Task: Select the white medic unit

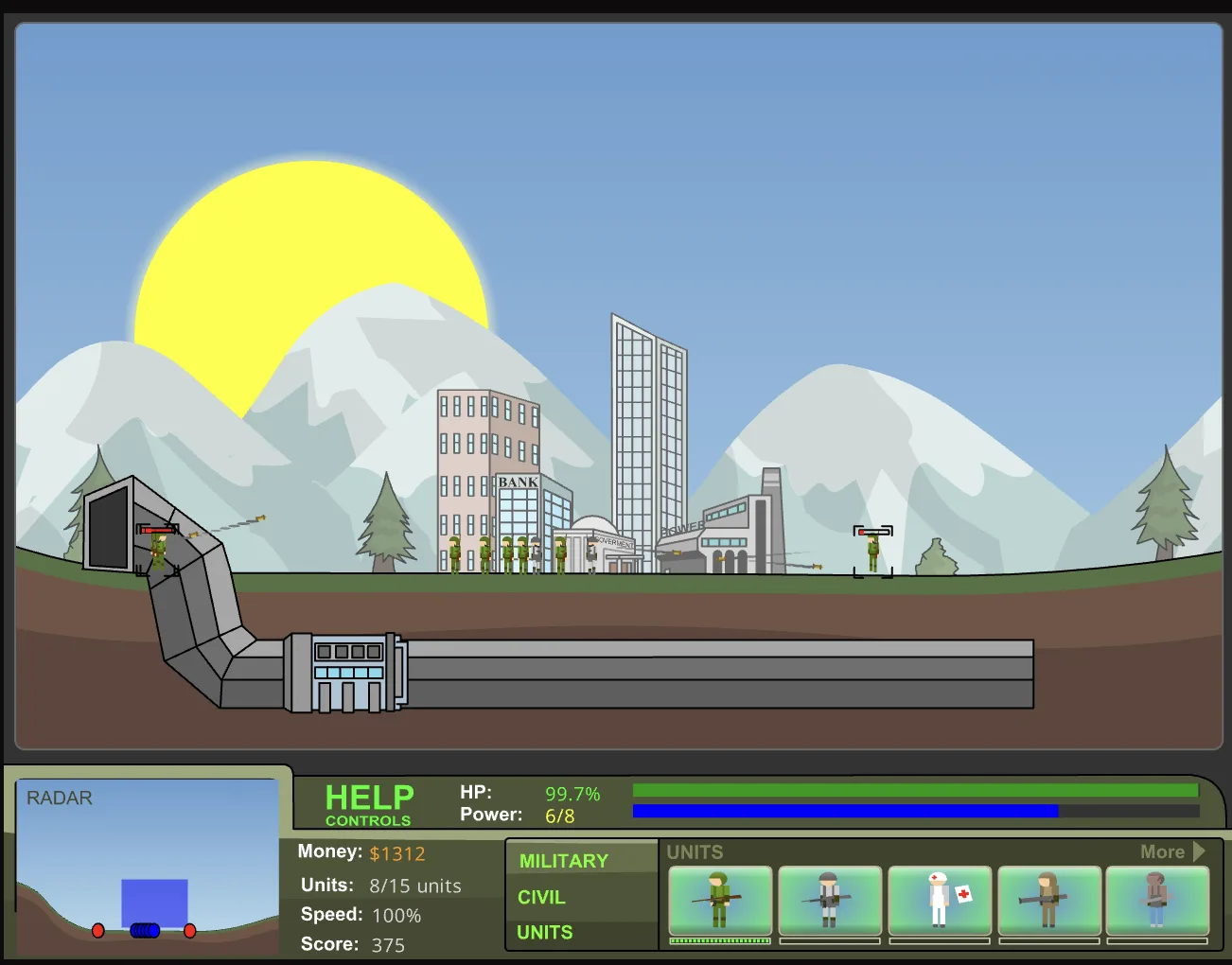Action: [x=940, y=900]
